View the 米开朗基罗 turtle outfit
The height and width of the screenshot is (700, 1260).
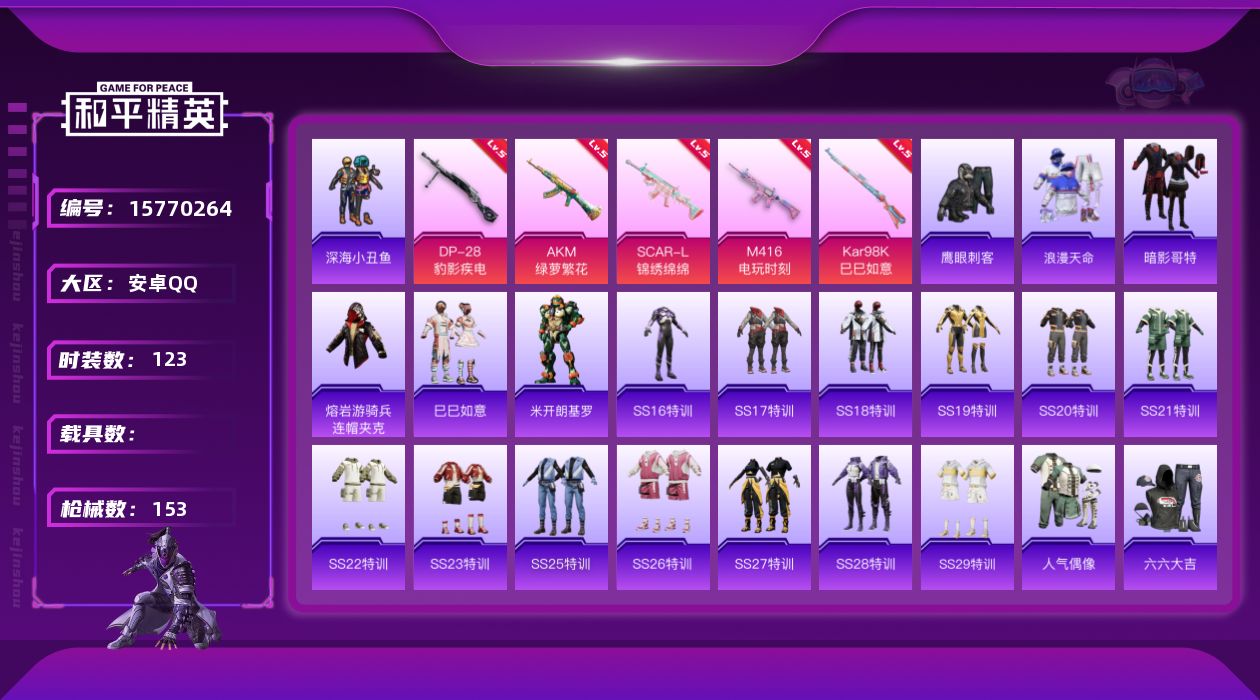(561, 364)
